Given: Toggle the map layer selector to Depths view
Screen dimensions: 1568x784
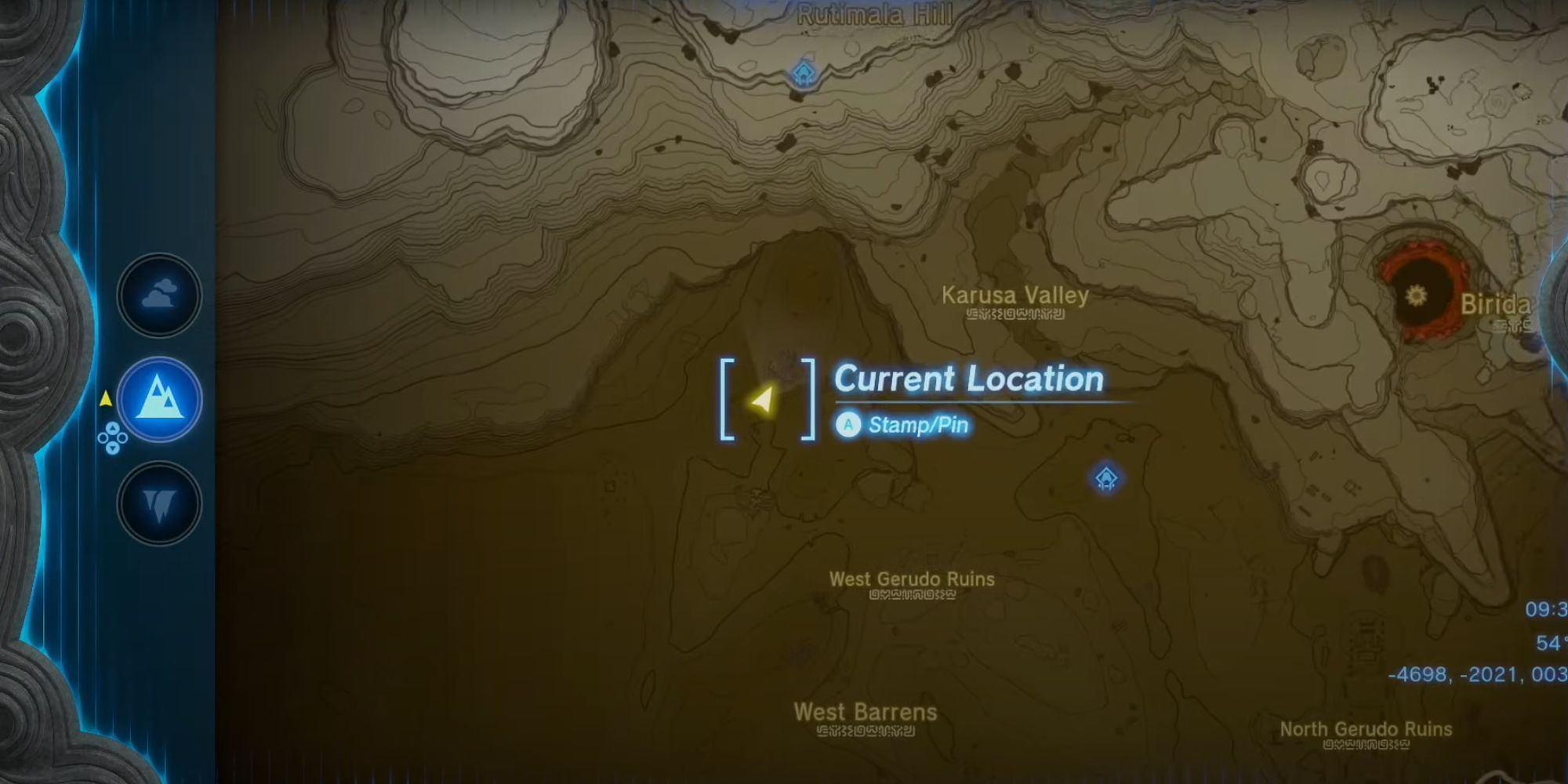Looking at the screenshot, I should coord(158,503).
